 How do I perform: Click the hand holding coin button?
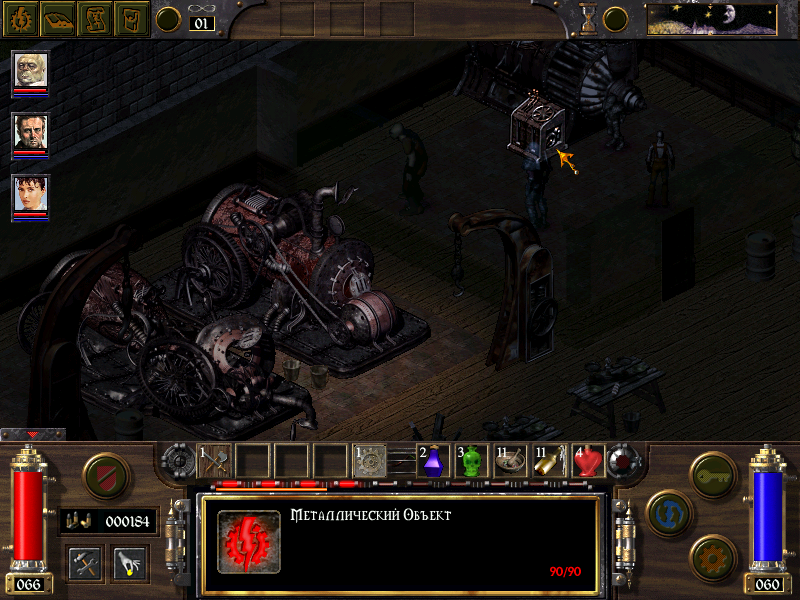click(x=130, y=563)
